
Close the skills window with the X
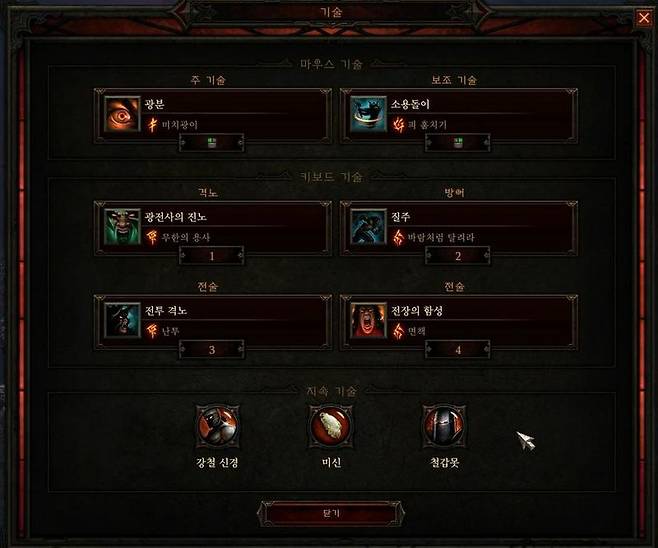coord(642,16)
